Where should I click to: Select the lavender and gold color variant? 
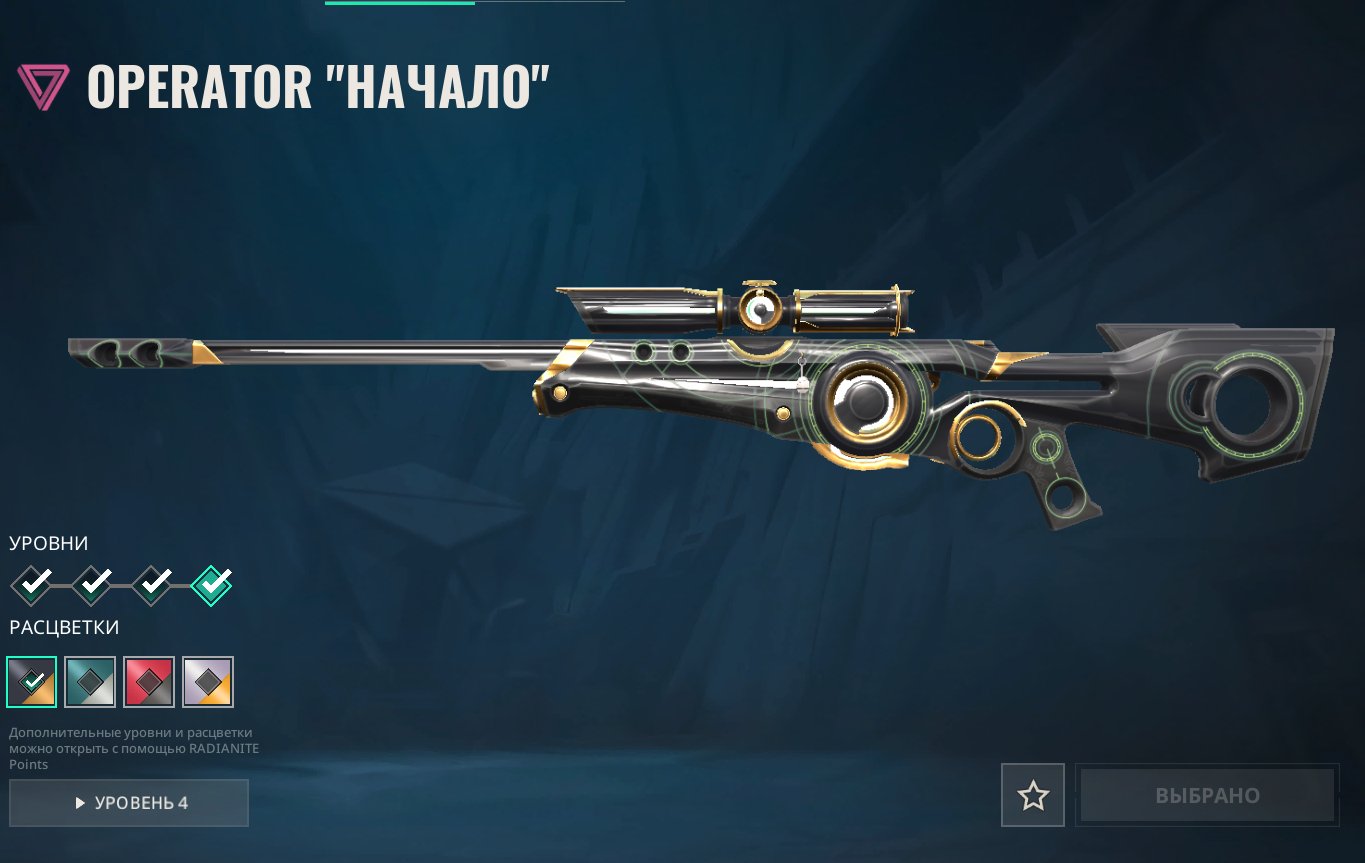[x=208, y=682]
